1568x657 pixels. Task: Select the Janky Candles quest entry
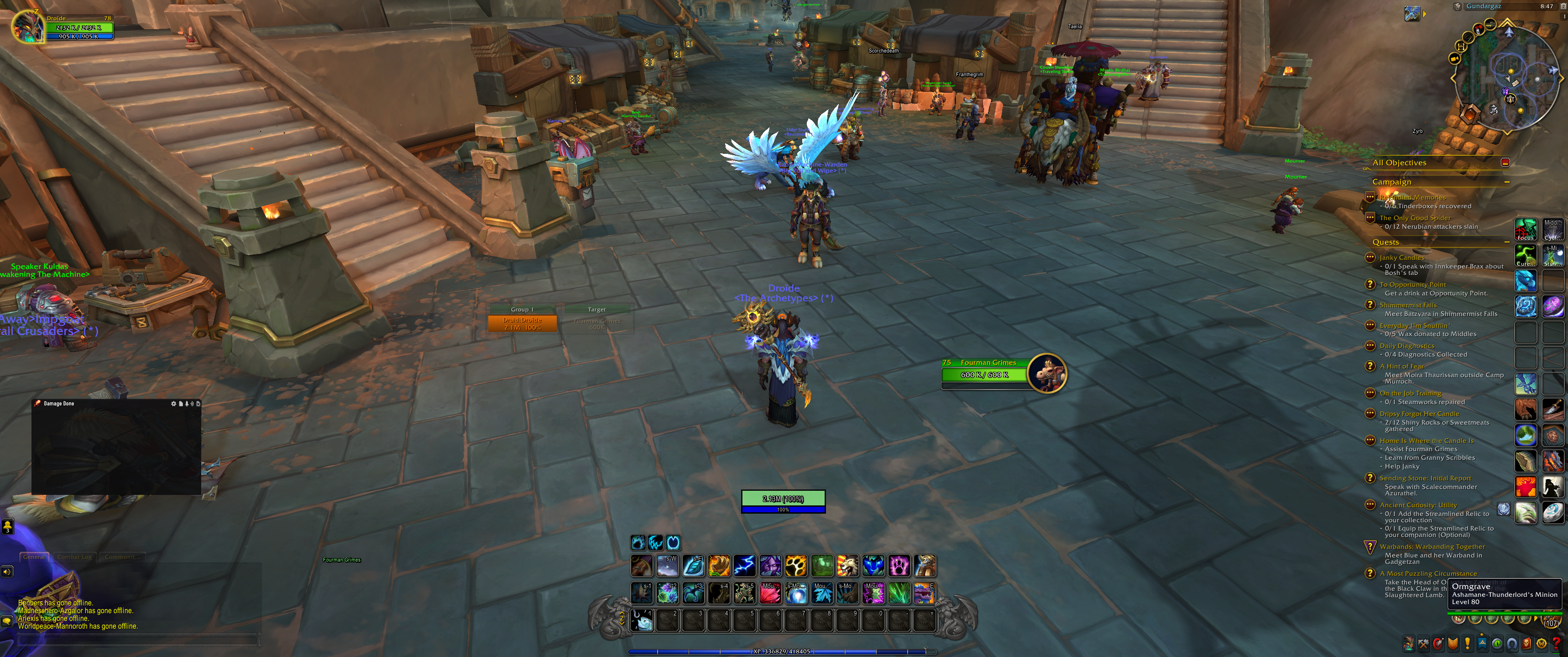tap(1401, 258)
